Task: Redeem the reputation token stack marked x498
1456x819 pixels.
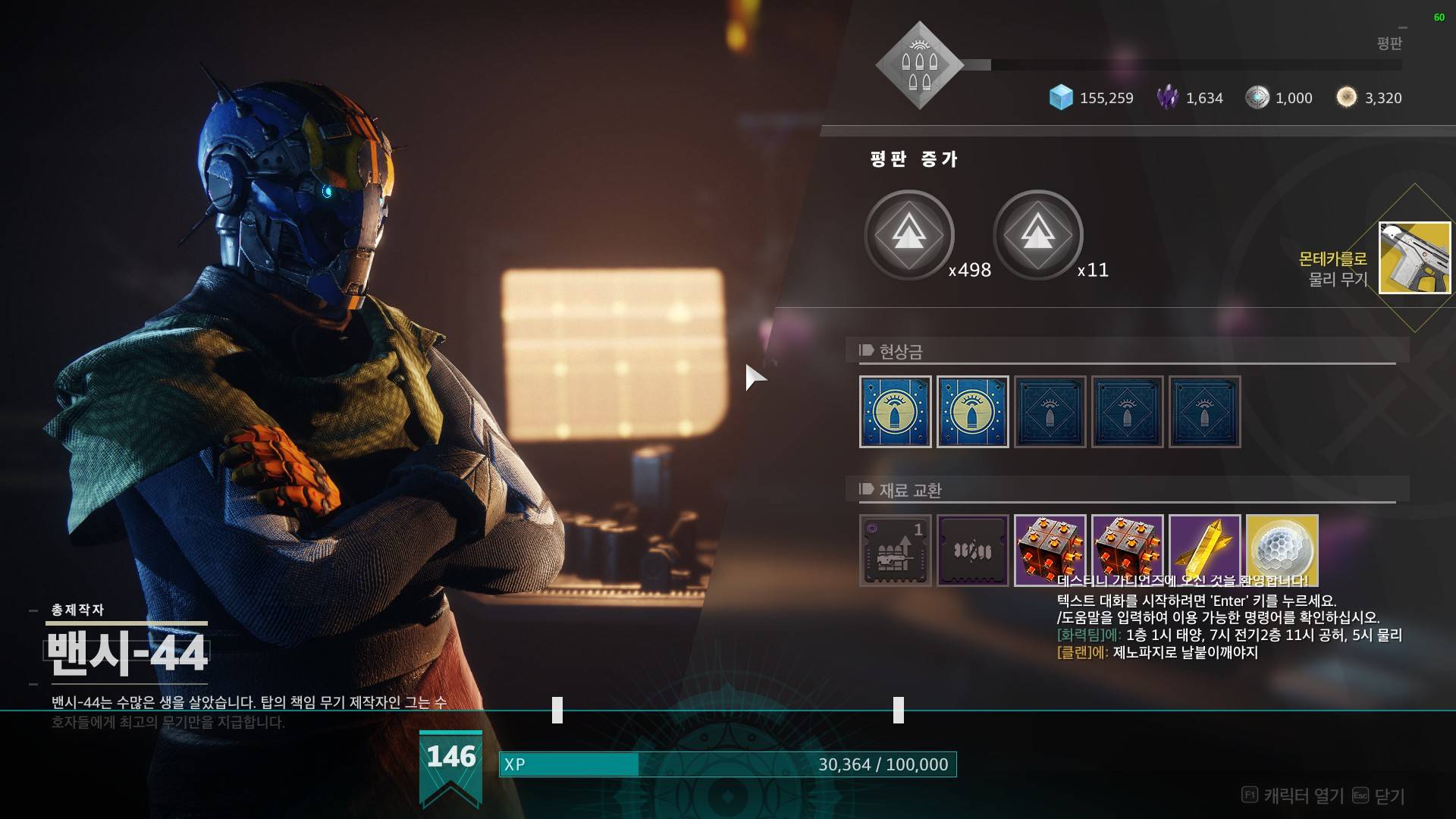Action: coord(908,234)
